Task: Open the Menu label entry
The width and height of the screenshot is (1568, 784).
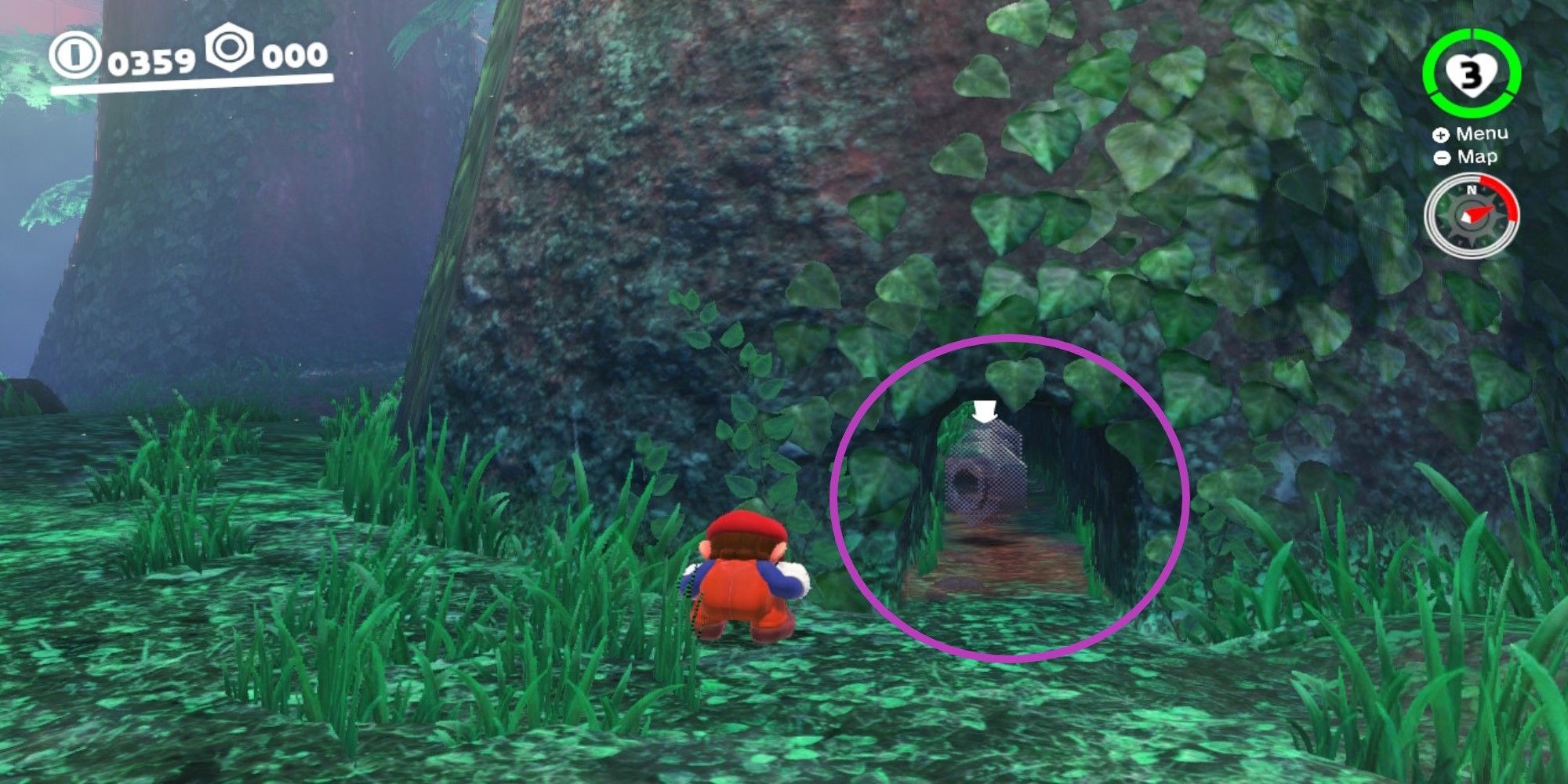Action: [x=1482, y=133]
